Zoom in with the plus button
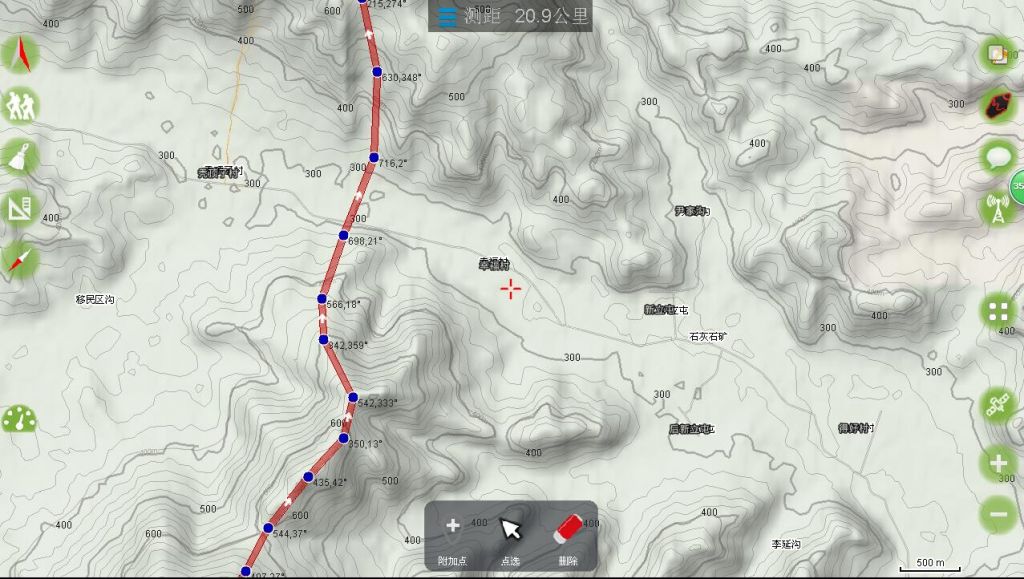Screen dimensions: 1024x579 point(998,463)
